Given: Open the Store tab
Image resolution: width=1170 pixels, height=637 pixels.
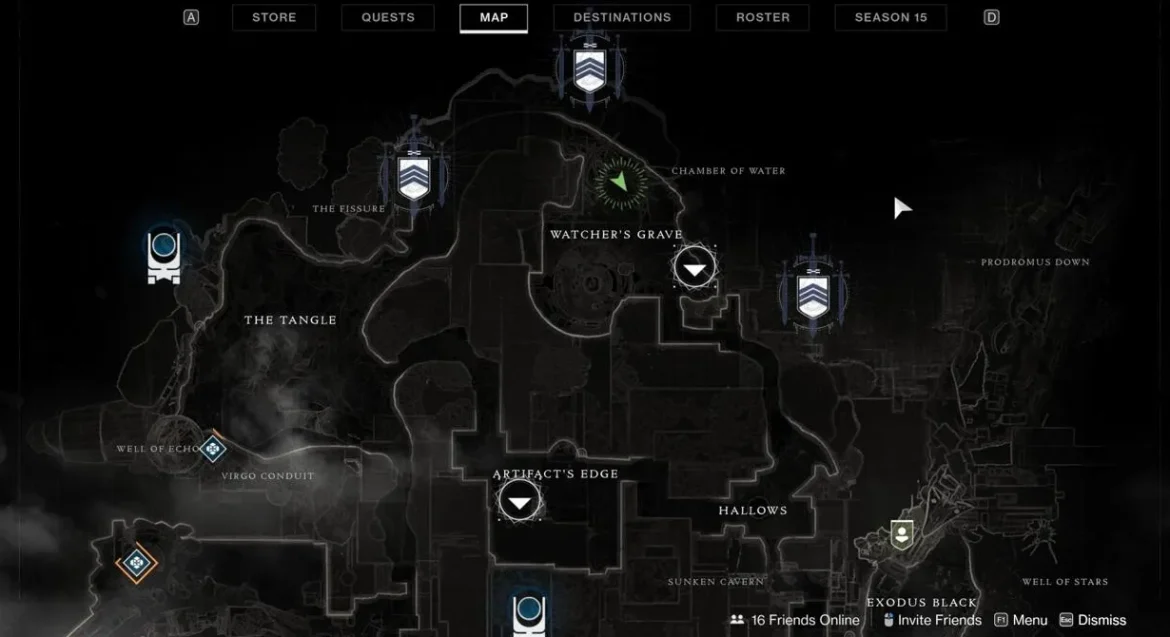Looking at the screenshot, I should (x=273, y=17).
